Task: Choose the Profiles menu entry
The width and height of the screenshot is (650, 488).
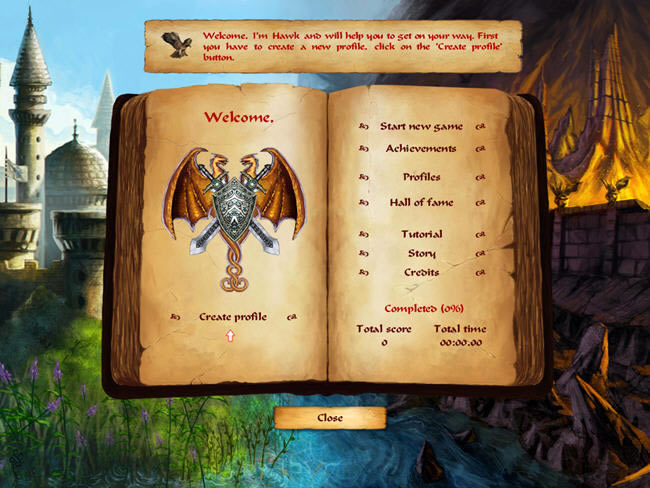Action: pos(421,177)
